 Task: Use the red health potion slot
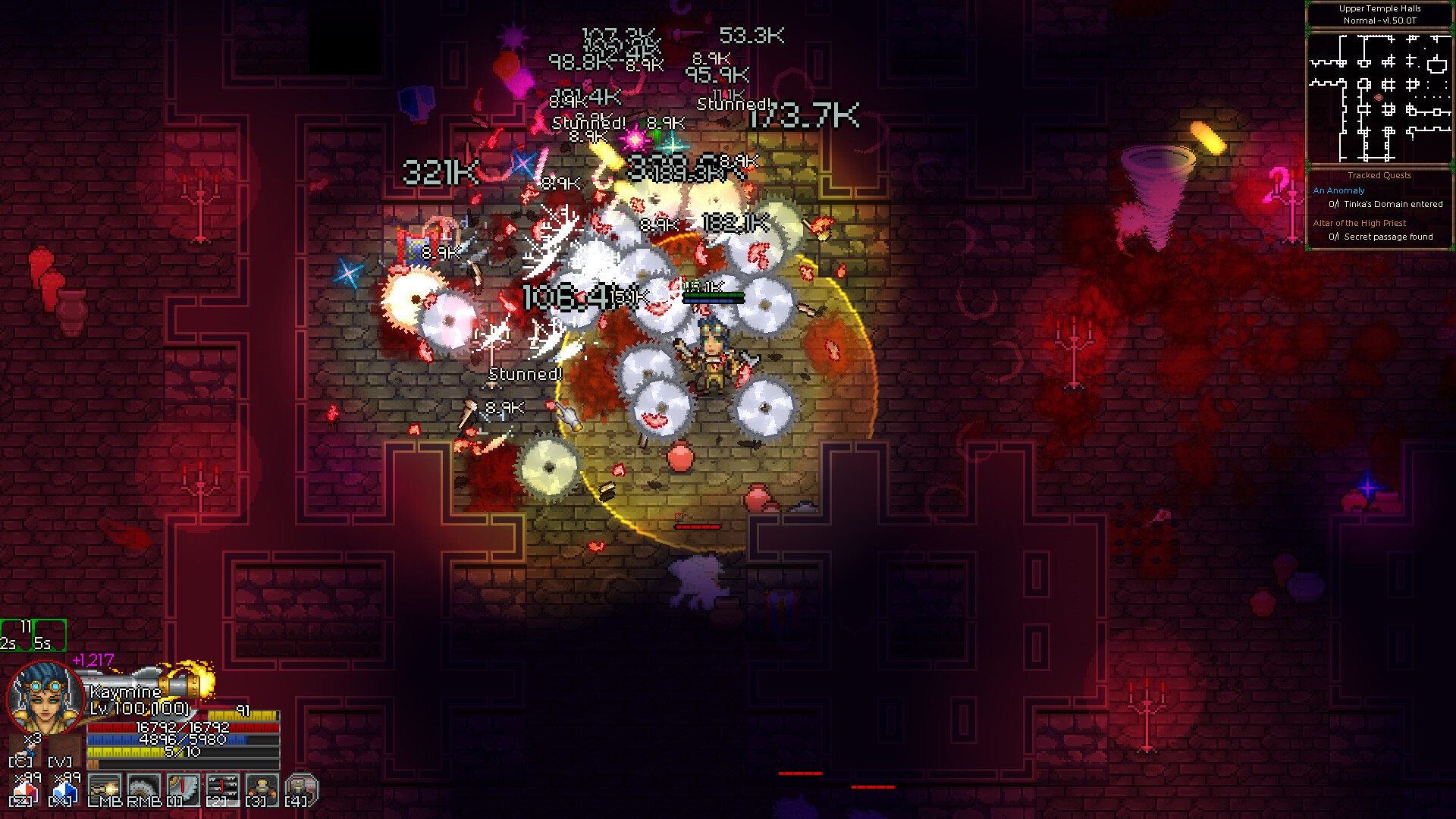click(x=24, y=790)
